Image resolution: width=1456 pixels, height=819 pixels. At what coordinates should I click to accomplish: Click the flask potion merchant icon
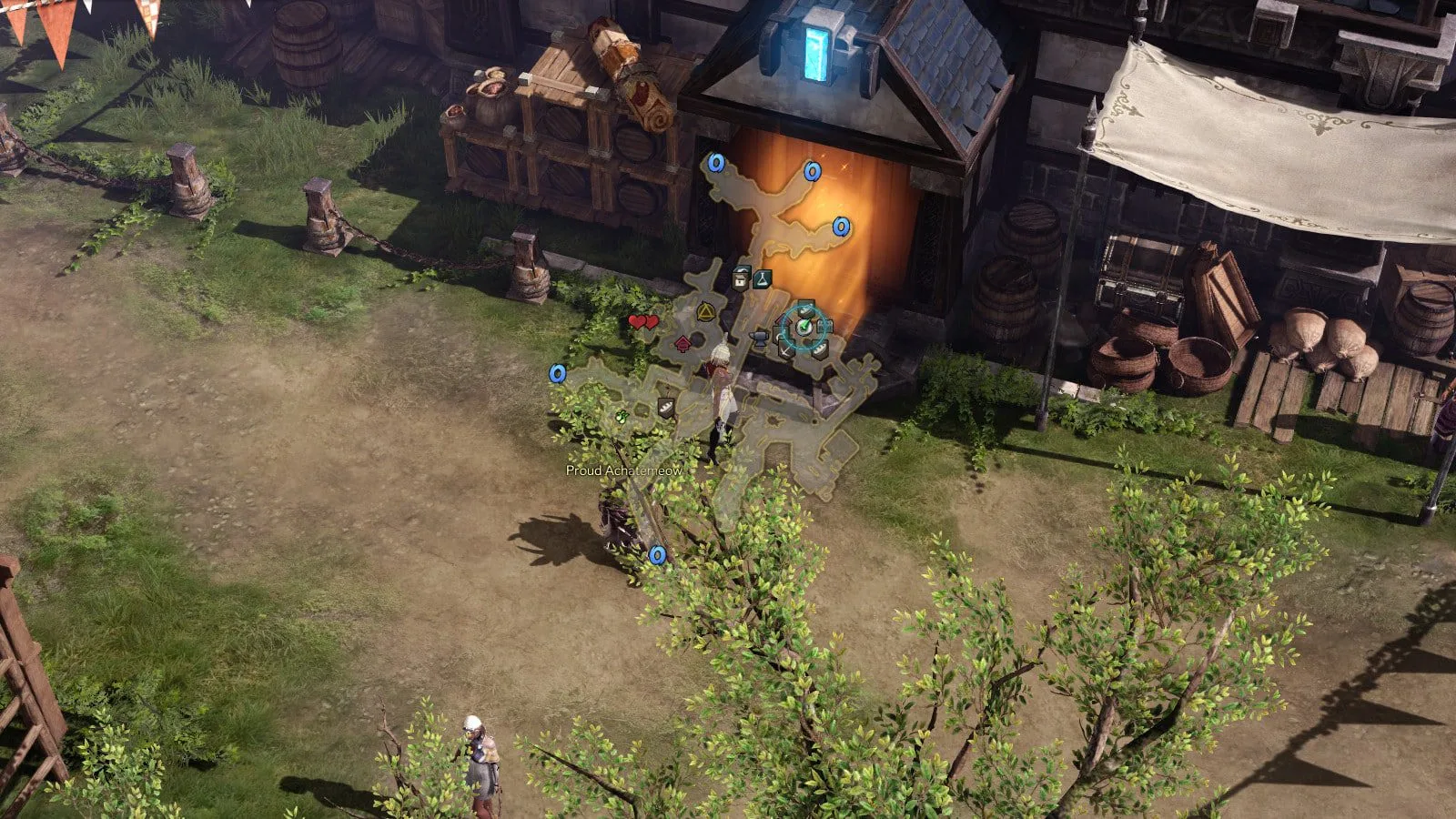(x=763, y=278)
